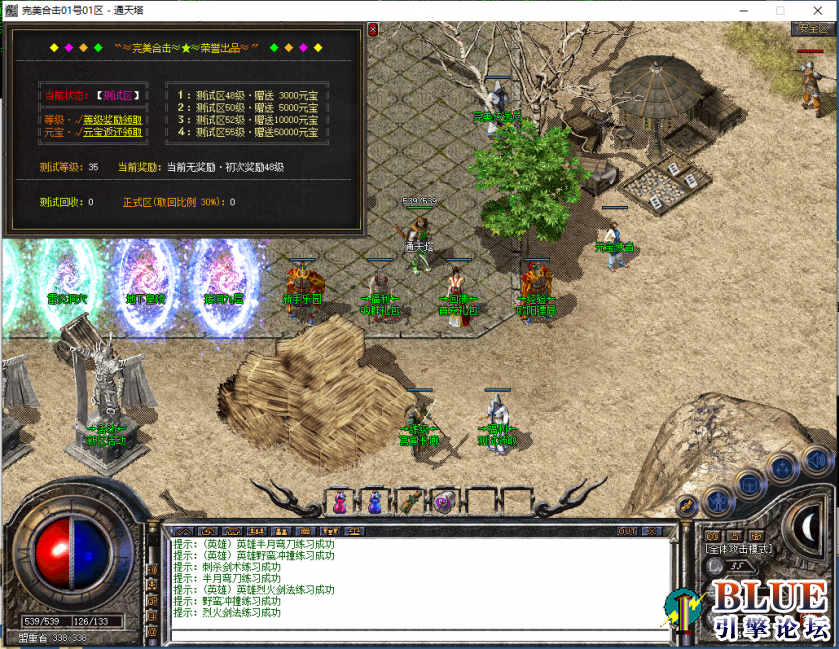Use the red potion in the belt
The width and height of the screenshot is (839, 649).
pos(340,501)
